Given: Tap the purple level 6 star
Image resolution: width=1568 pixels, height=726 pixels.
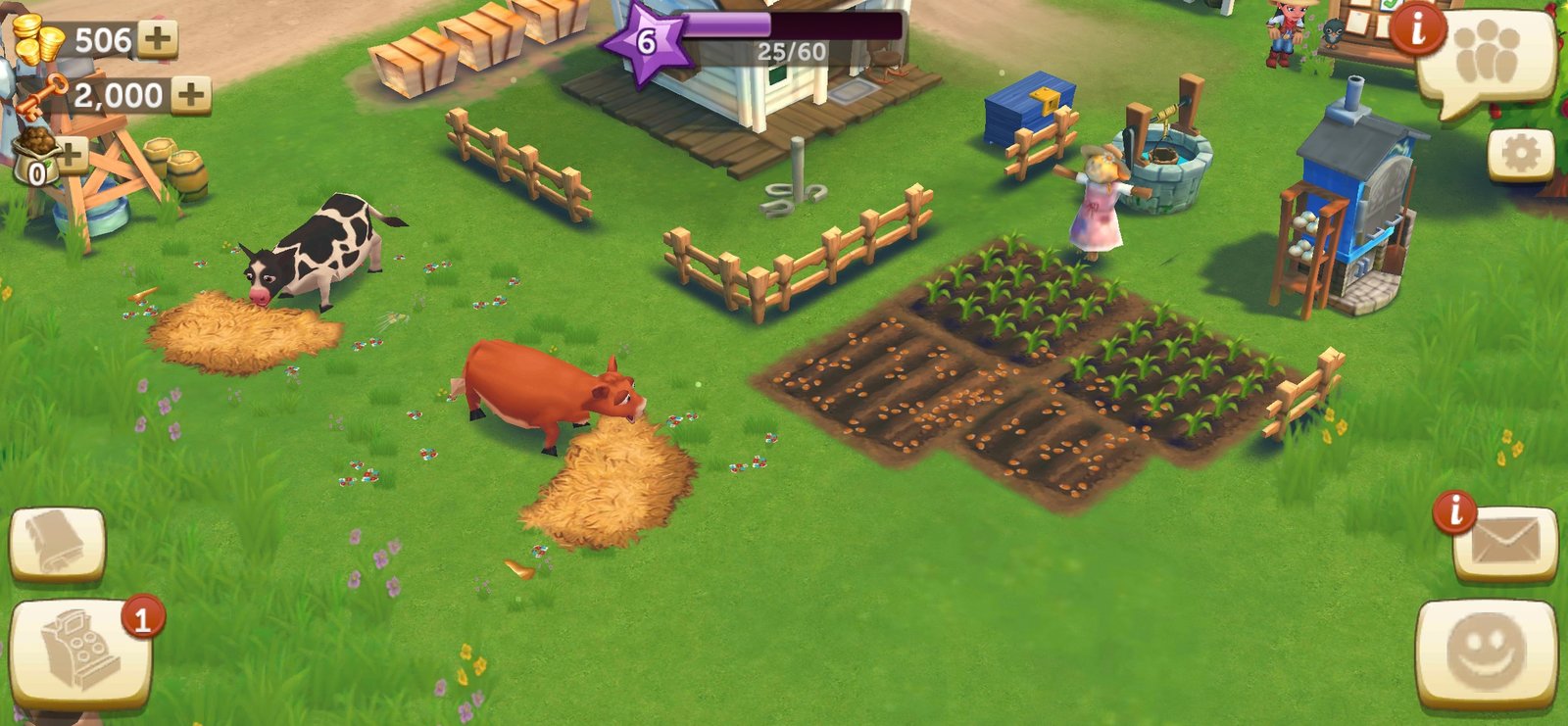Looking at the screenshot, I should point(644,42).
